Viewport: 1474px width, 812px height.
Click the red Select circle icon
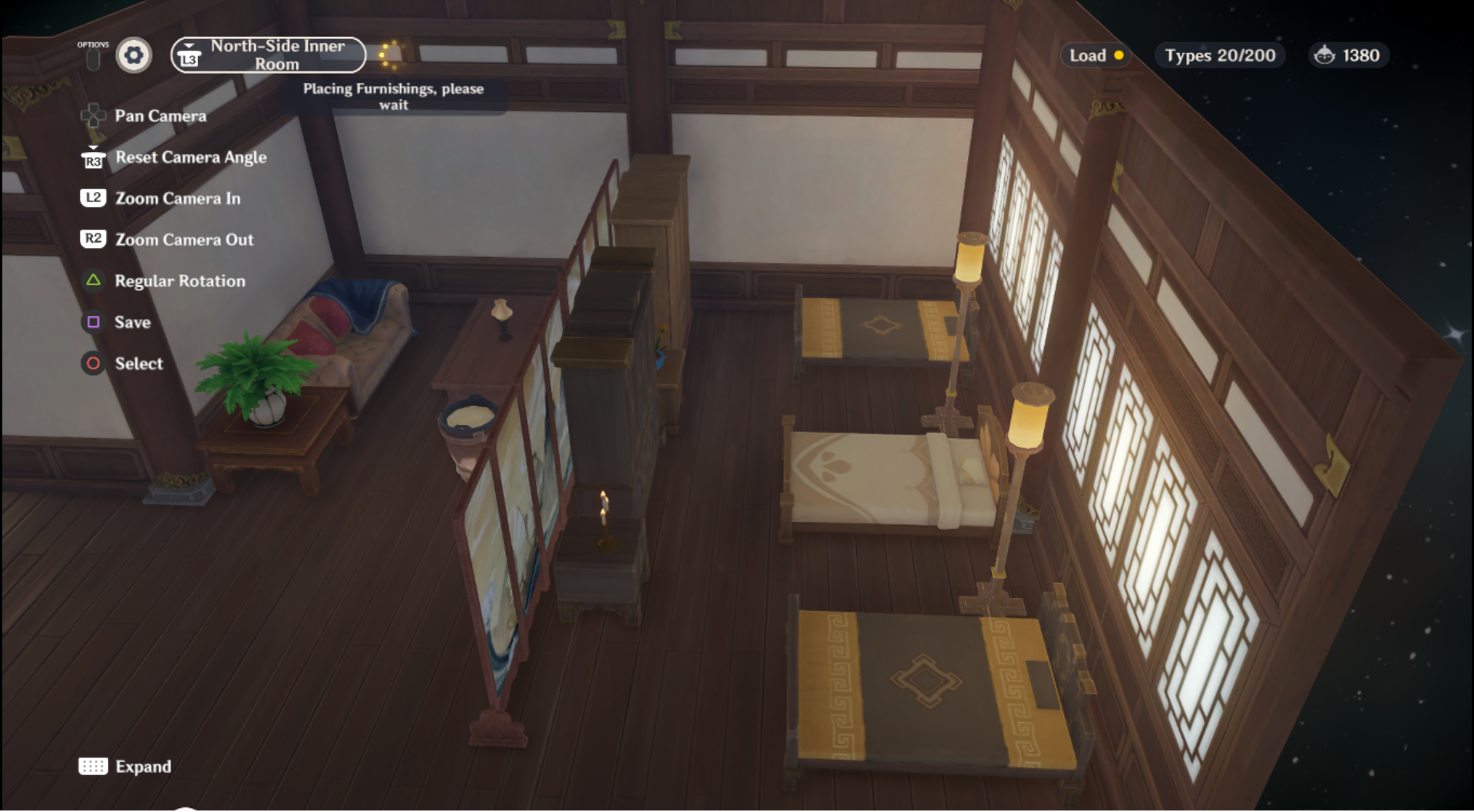click(93, 364)
